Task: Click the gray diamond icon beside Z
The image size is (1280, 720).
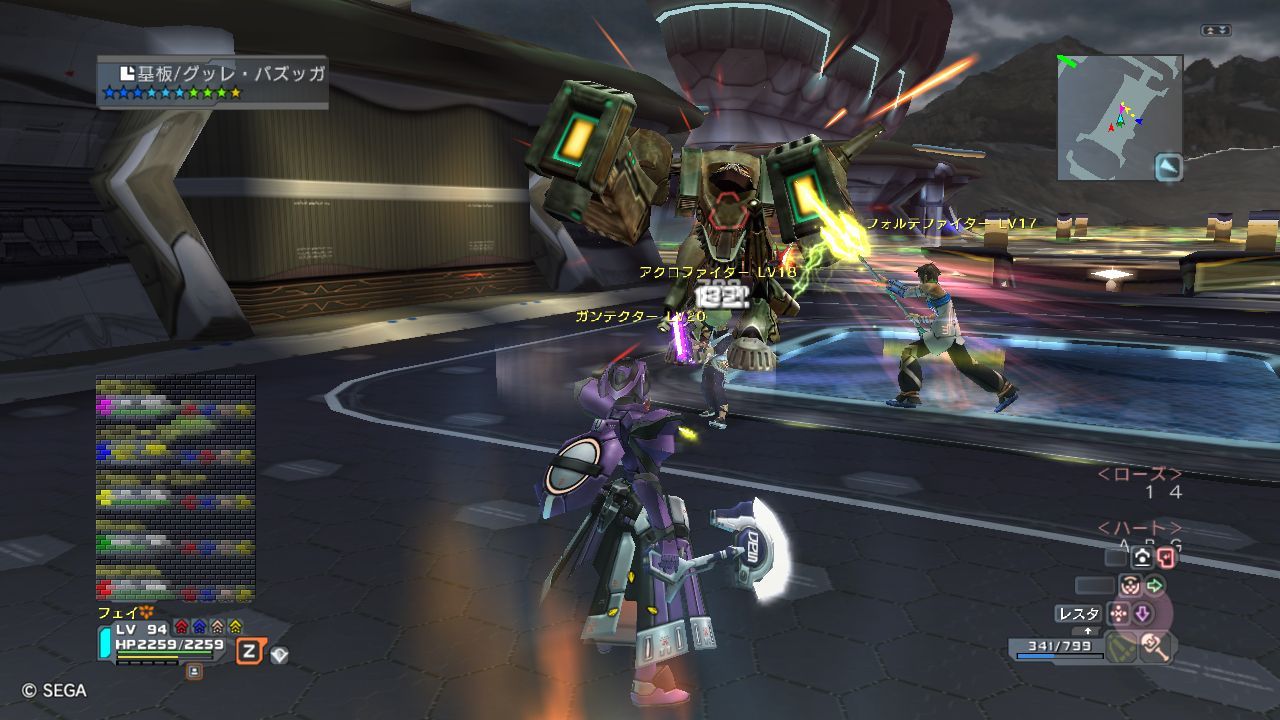Action: pyautogui.click(x=280, y=655)
